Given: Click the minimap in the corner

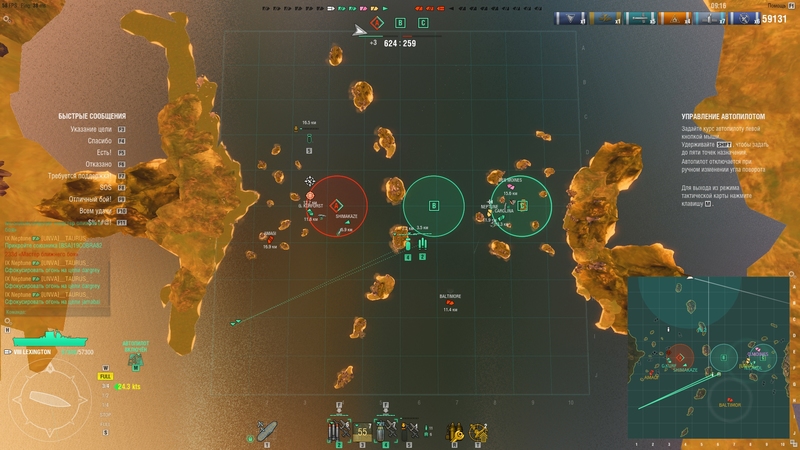Looking at the screenshot, I should pyautogui.click(x=710, y=358).
